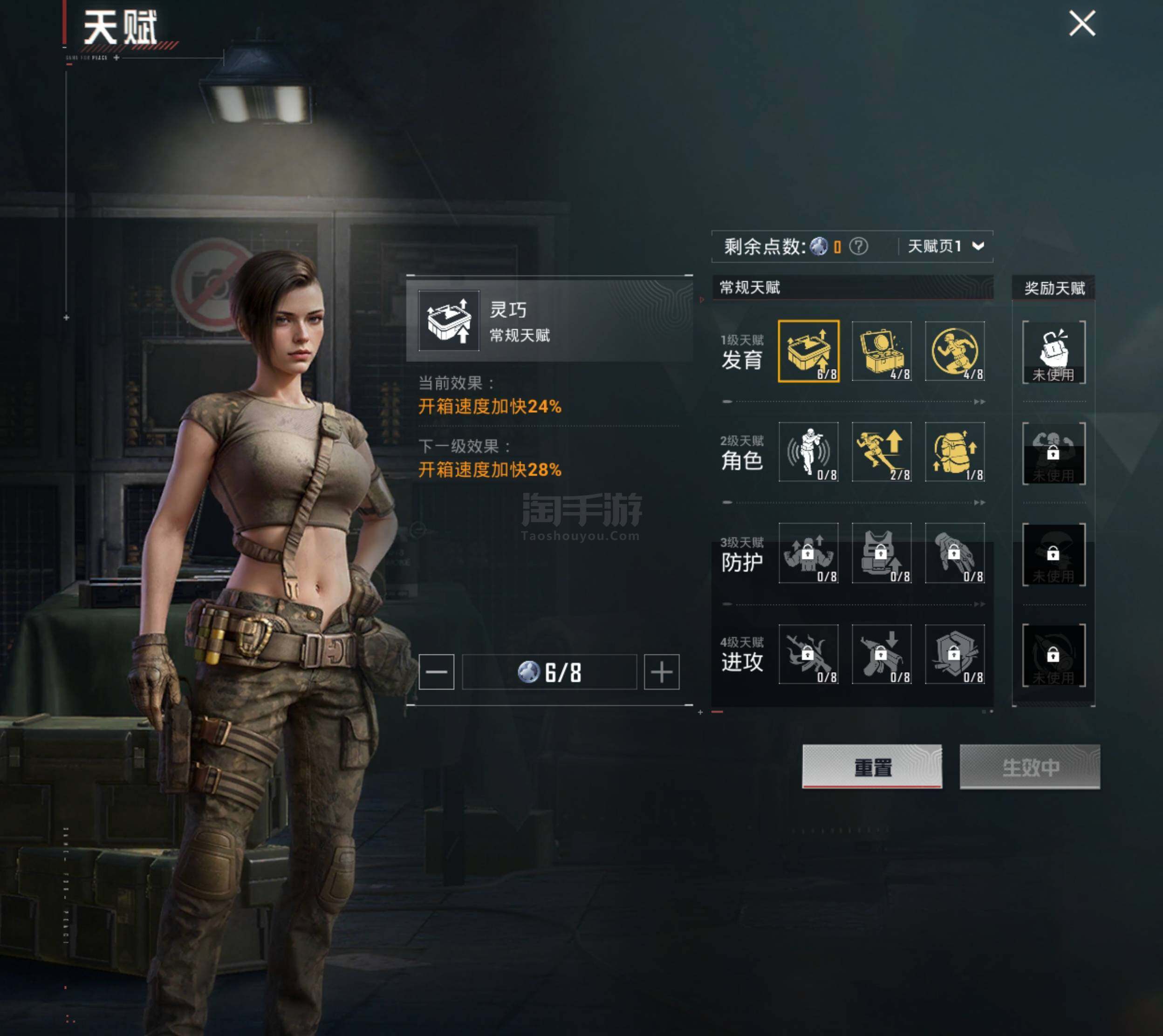Viewport: 1163px width, 1036px height.
Task: Choose the locked shield attack talent
Action: (x=955, y=654)
